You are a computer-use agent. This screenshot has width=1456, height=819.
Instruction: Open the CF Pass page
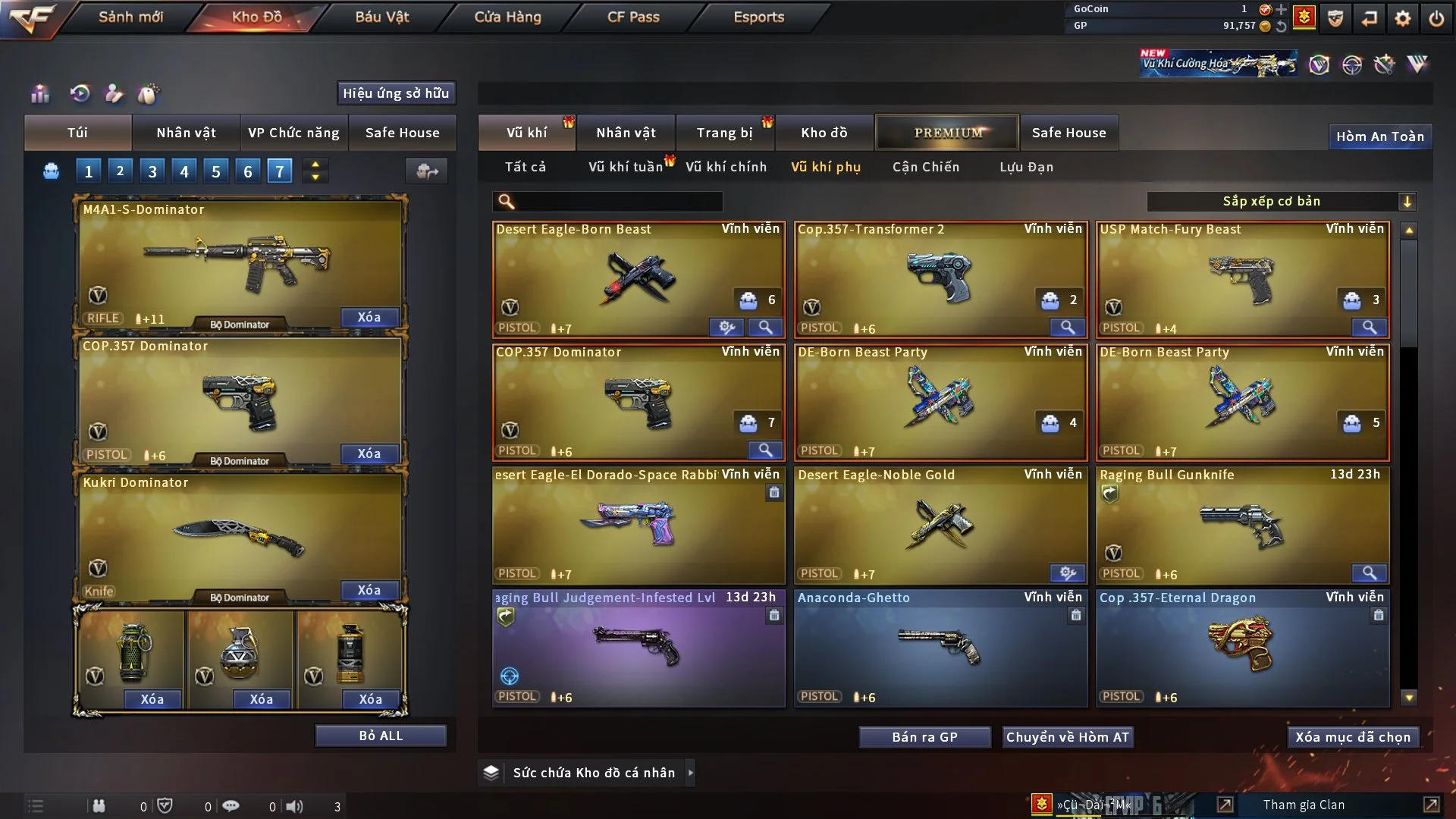tap(633, 17)
